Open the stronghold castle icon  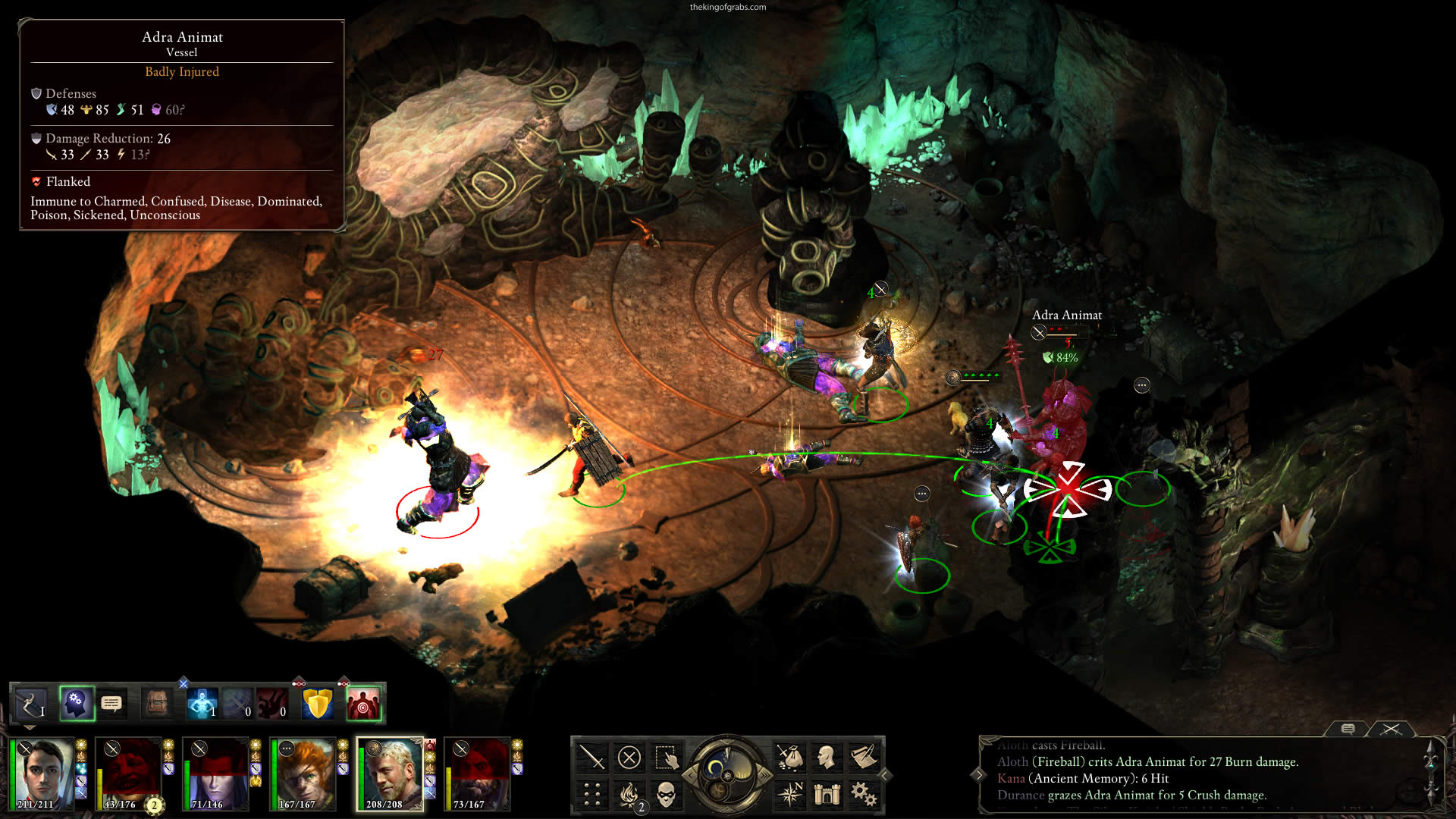tap(827, 794)
